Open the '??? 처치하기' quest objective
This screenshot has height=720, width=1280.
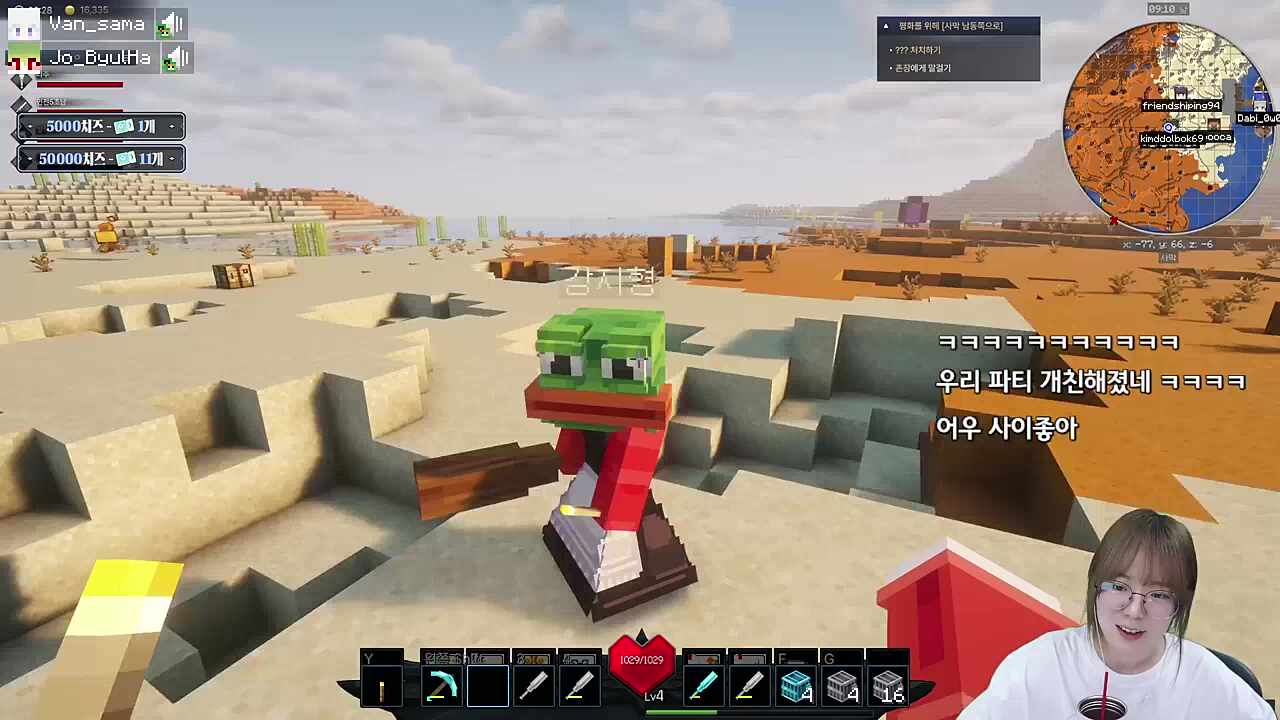916,50
